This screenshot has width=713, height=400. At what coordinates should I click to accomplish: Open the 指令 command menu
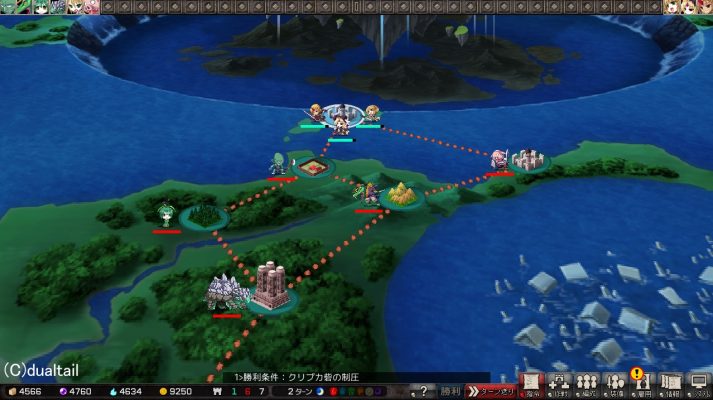pos(532,384)
